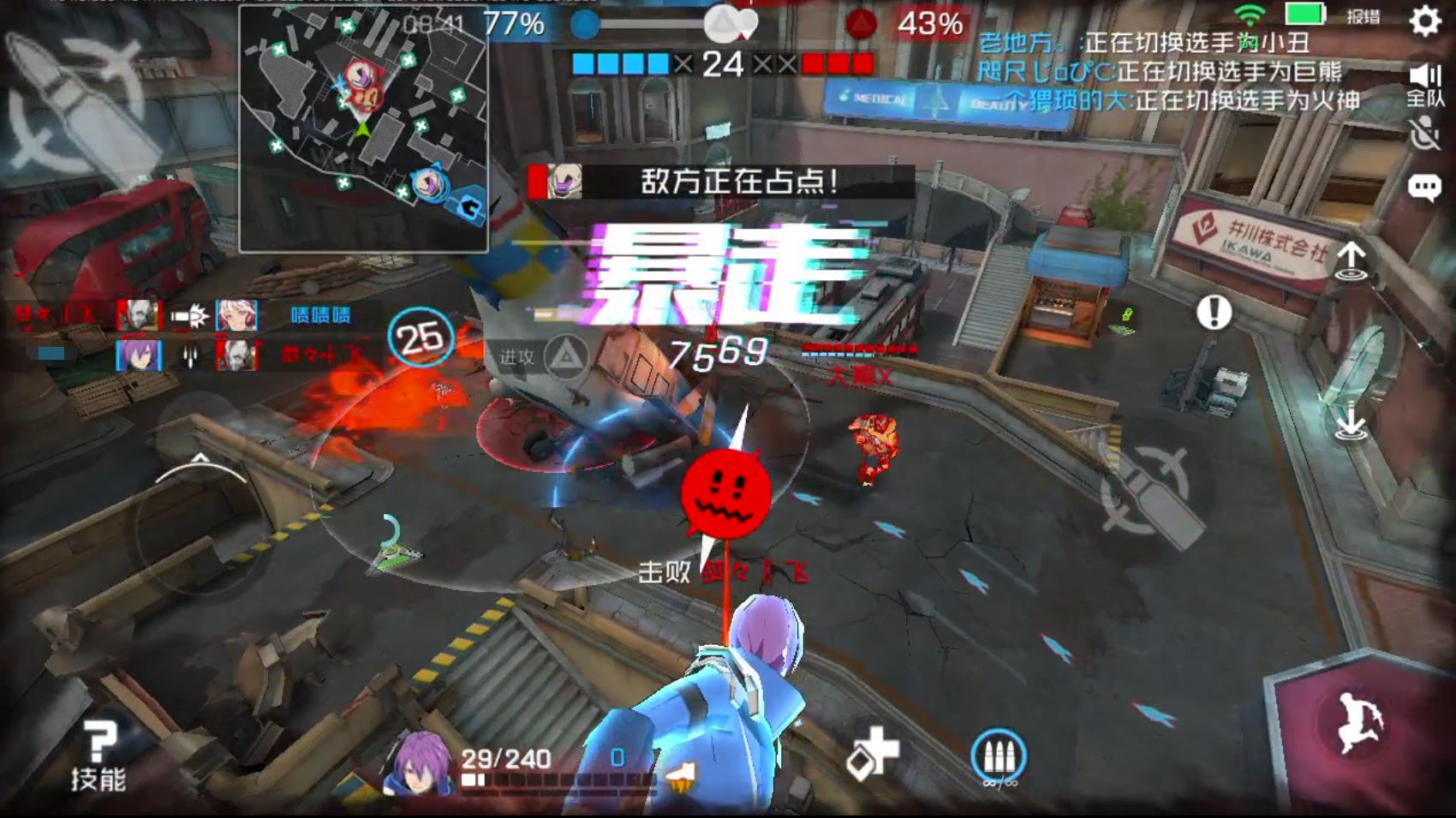
Task: Expand the minimap
Action: click(x=364, y=128)
